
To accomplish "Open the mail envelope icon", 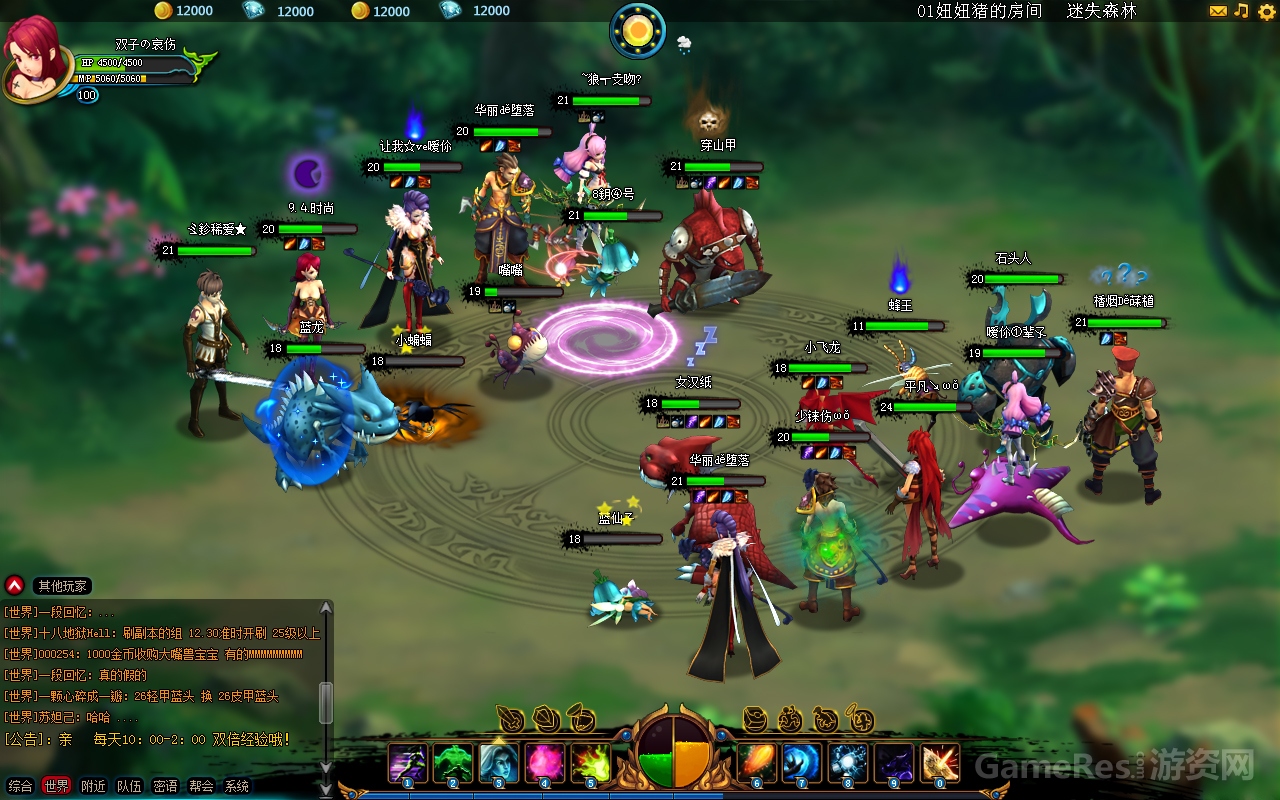I will [x=1218, y=11].
